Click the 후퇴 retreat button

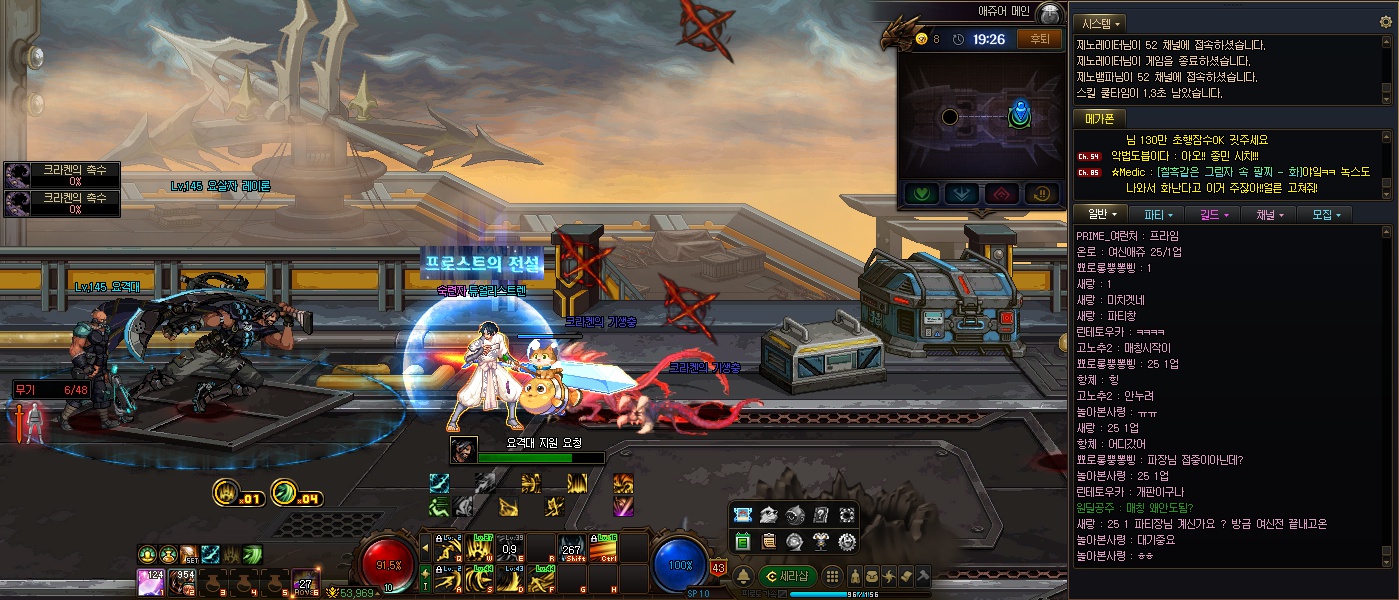click(x=1039, y=39)
